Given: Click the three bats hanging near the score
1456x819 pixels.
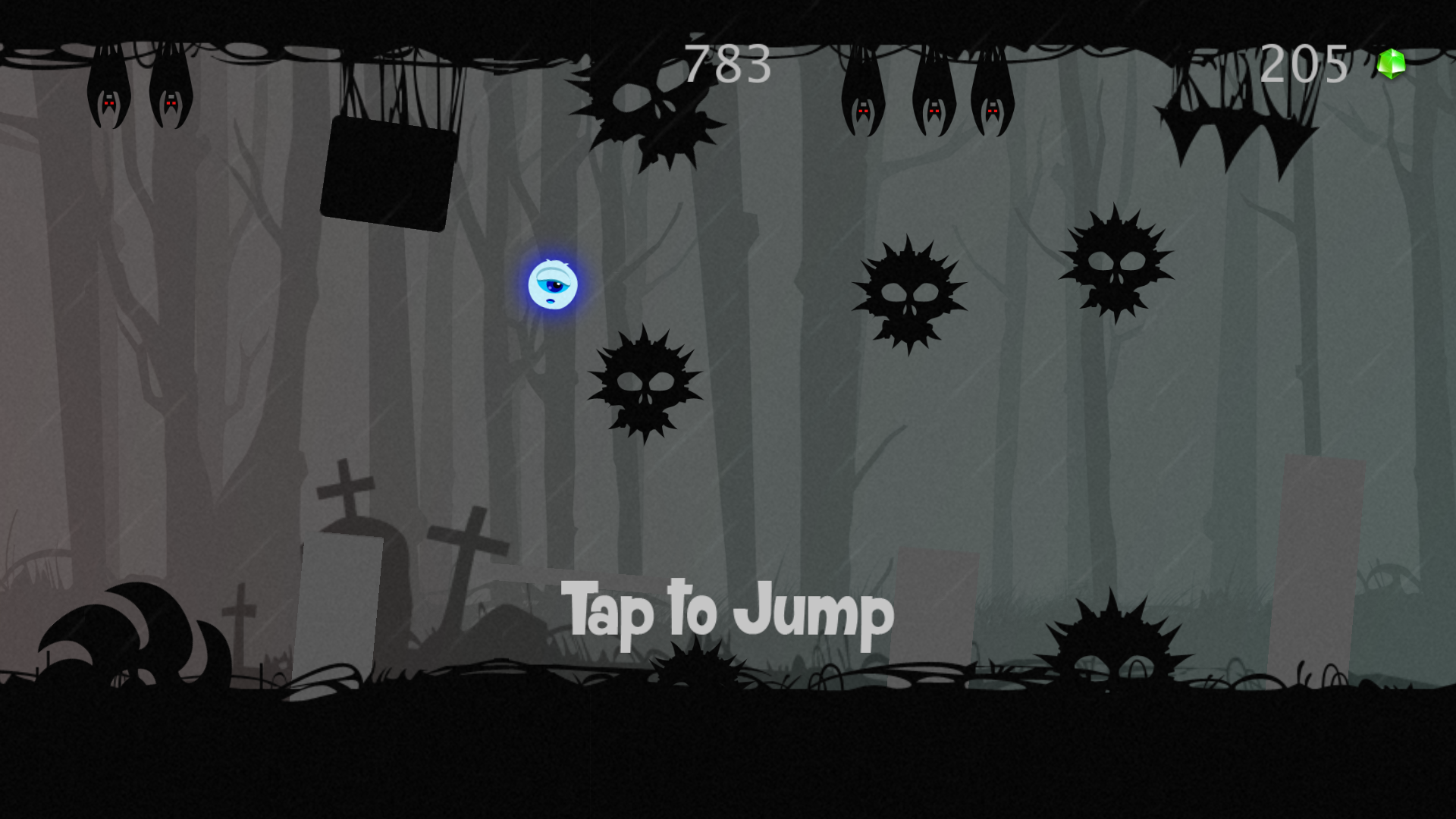Looking at the screenshot, I should [927, 99].
